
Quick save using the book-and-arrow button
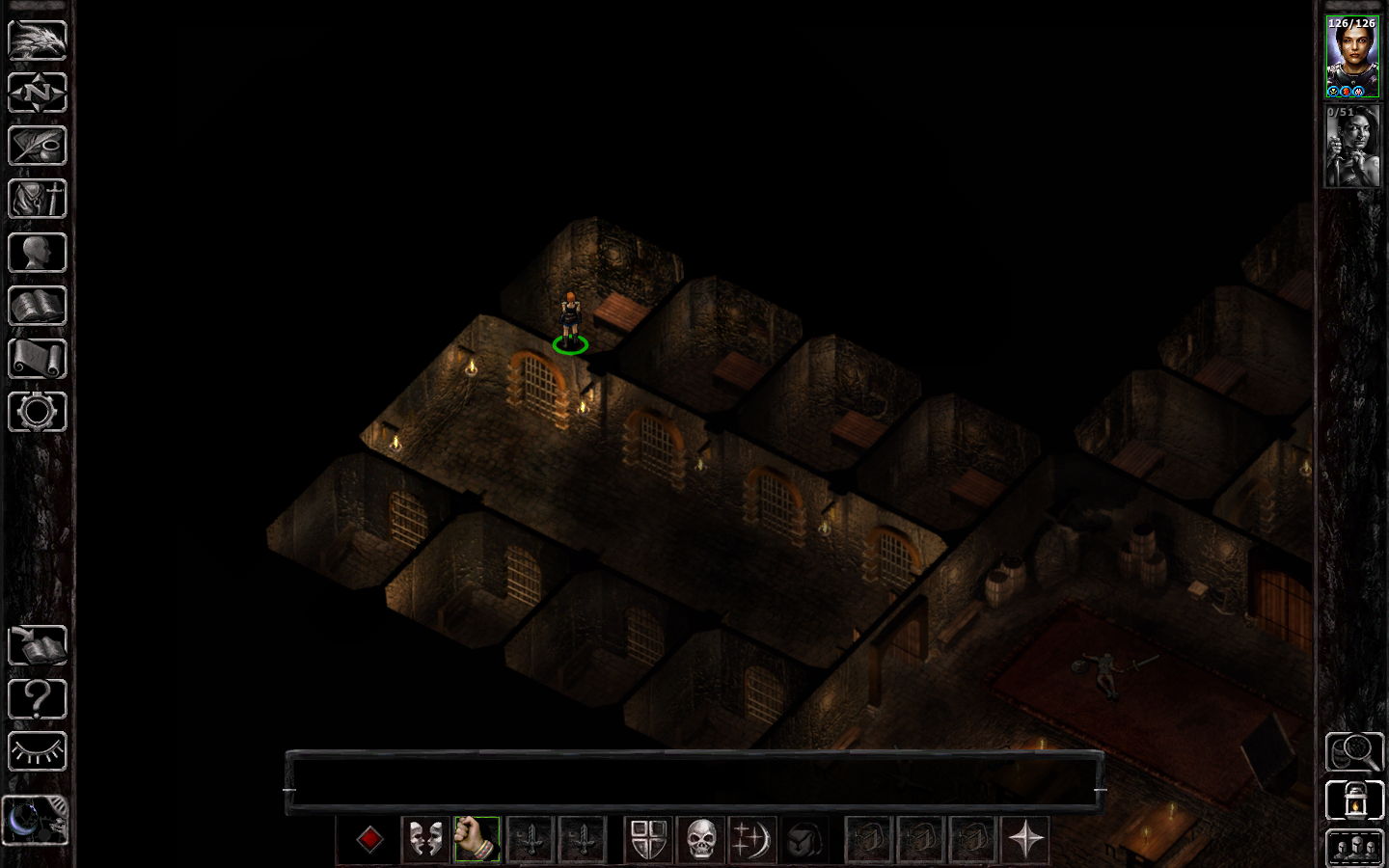tap(37, 645)
